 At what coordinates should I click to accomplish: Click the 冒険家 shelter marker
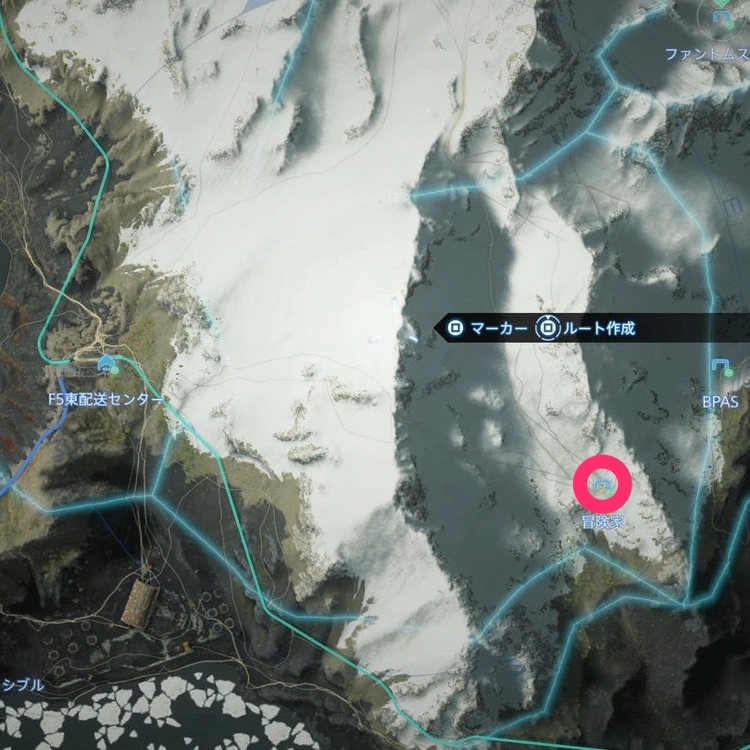click(x=602, y=484)
